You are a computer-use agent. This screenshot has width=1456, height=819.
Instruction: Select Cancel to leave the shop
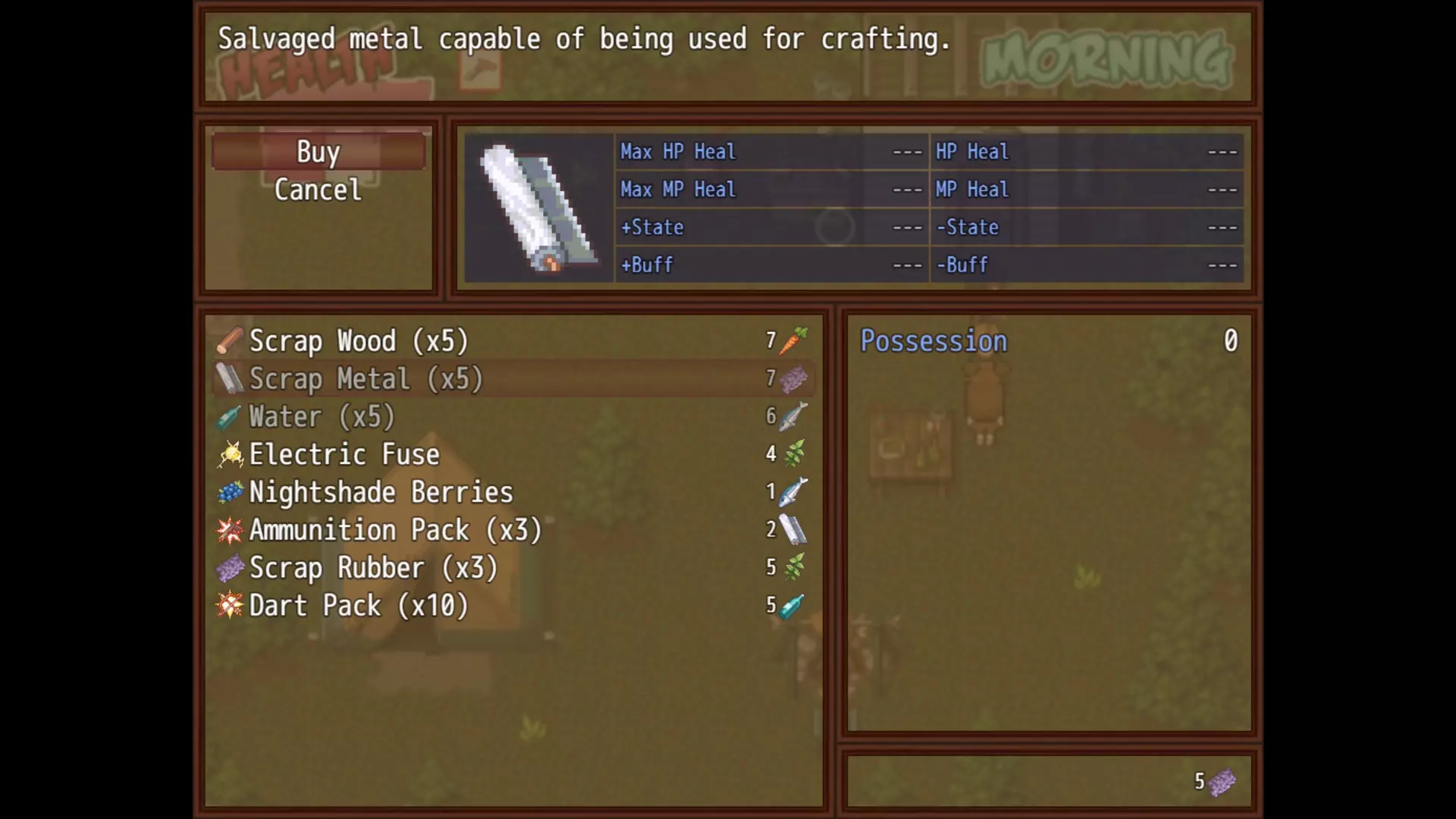coord(318,190)
